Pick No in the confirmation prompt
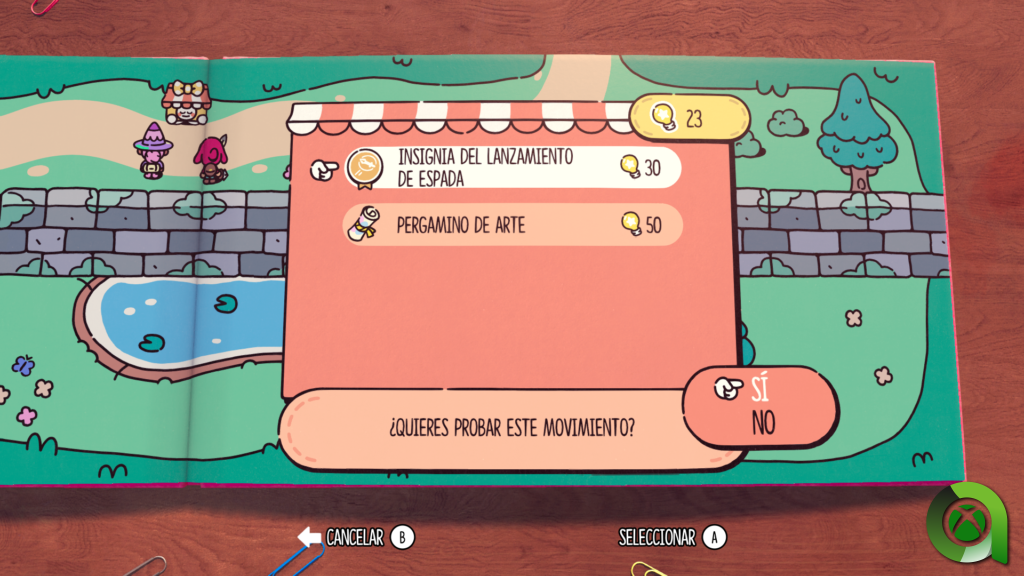The image size is (1024, 576). 763,423
